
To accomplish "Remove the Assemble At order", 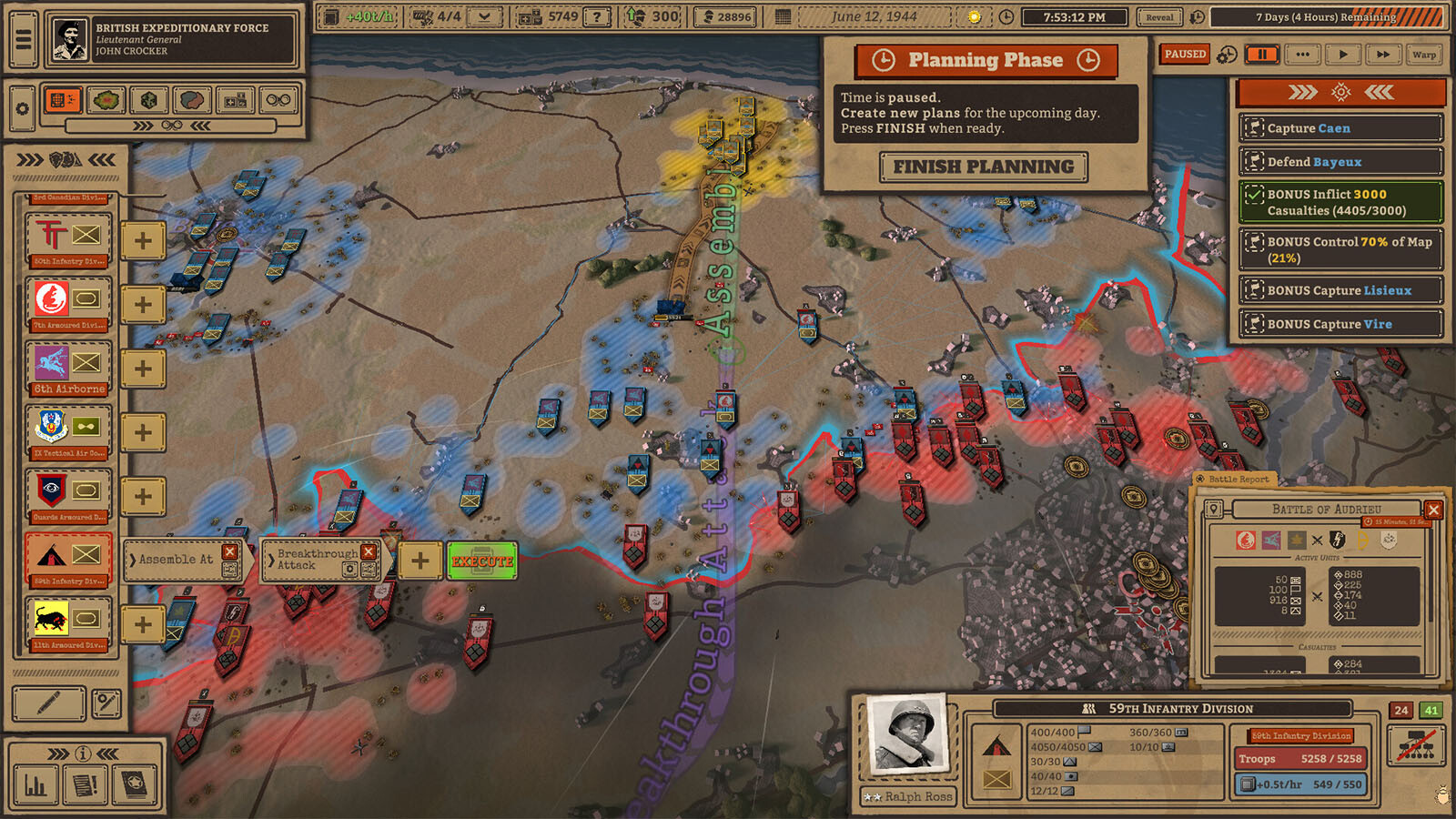I will 230,551.
